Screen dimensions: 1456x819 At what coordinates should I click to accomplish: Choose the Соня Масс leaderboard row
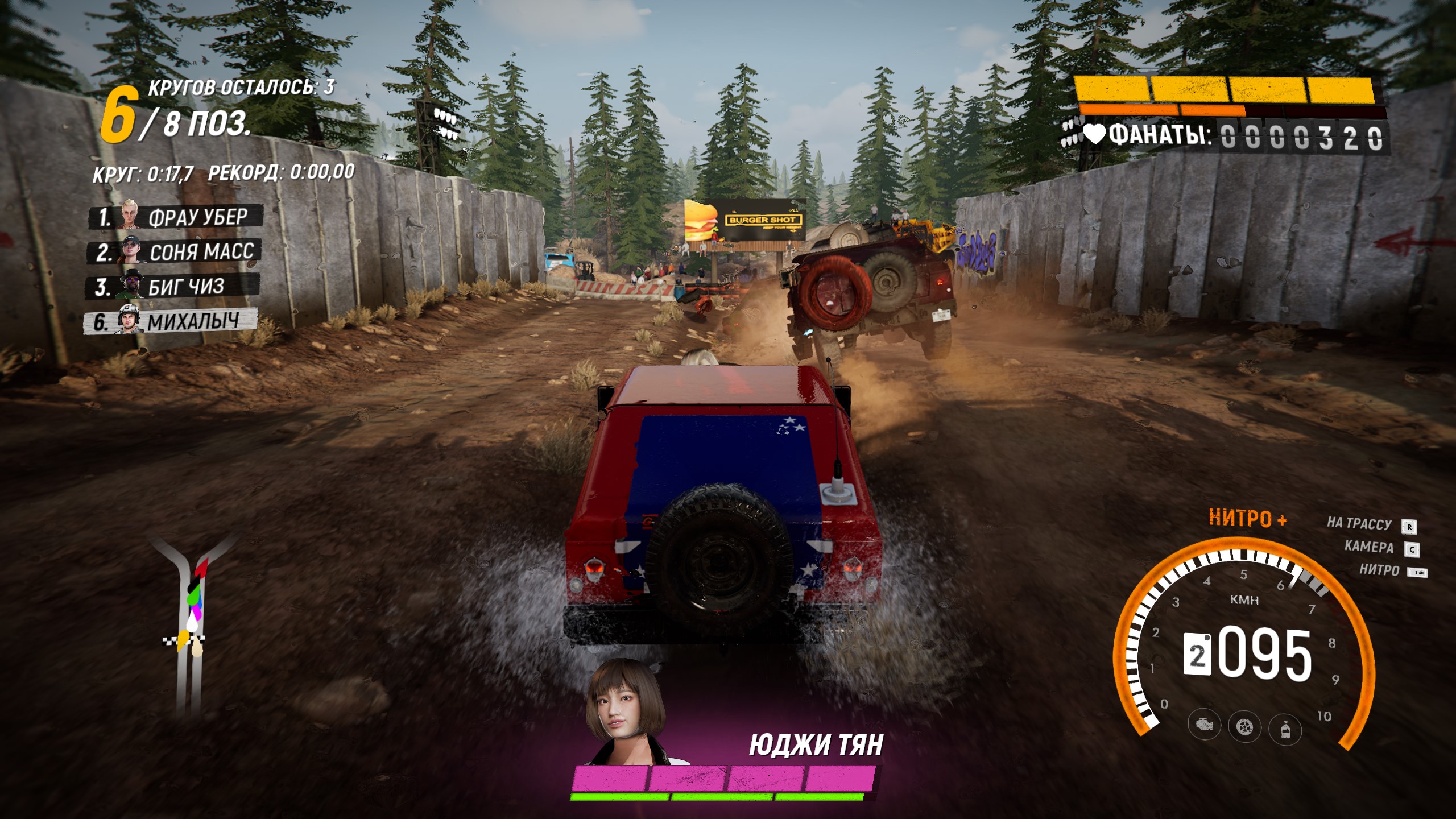click(174, 252)
